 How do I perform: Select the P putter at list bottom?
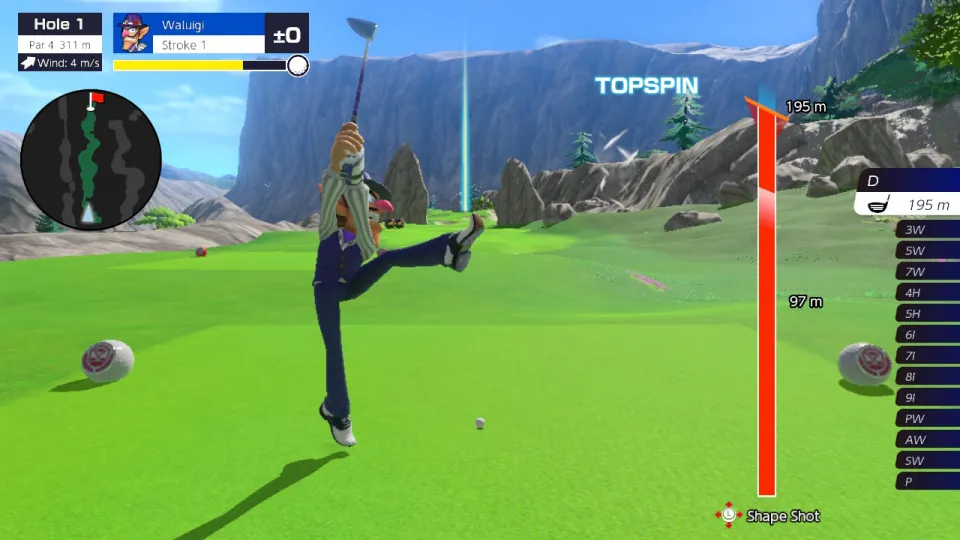(926, 481)
